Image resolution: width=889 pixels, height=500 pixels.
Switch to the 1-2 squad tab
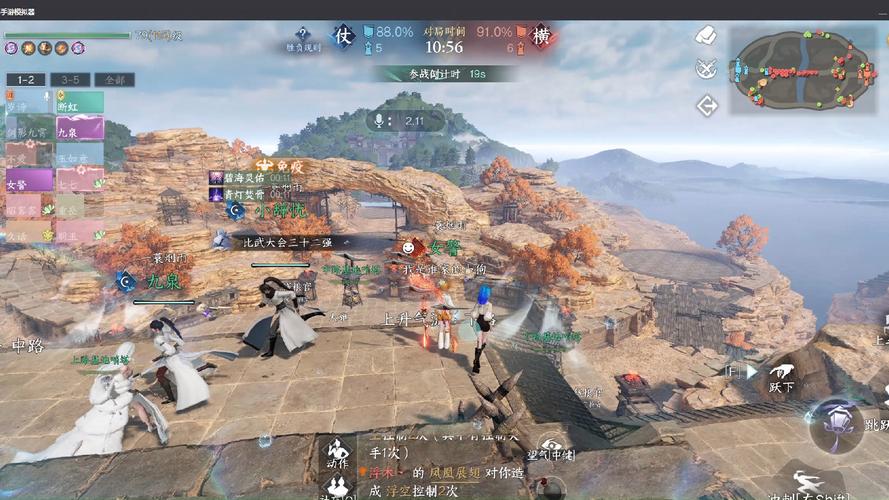click(x=25, y=79)
